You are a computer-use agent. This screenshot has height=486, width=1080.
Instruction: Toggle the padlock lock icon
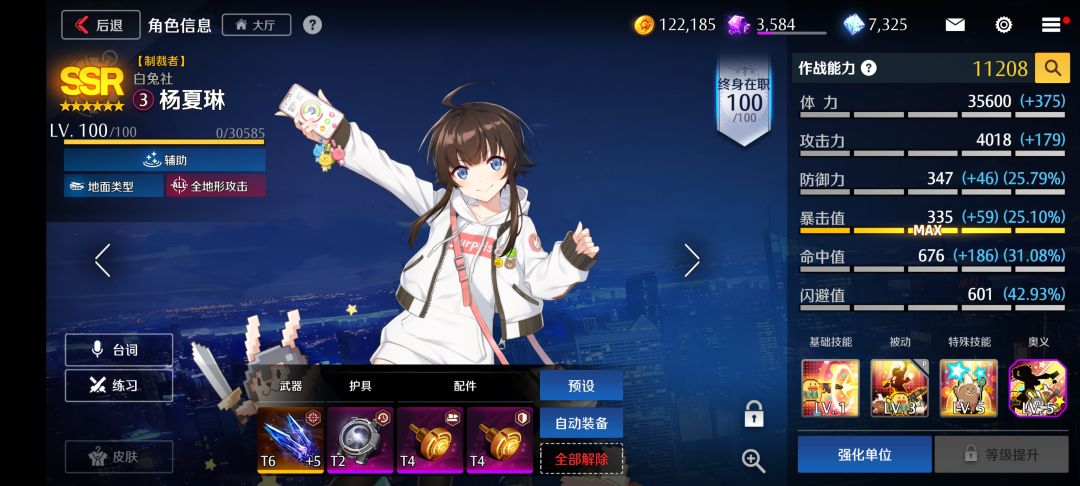[754, 413]
